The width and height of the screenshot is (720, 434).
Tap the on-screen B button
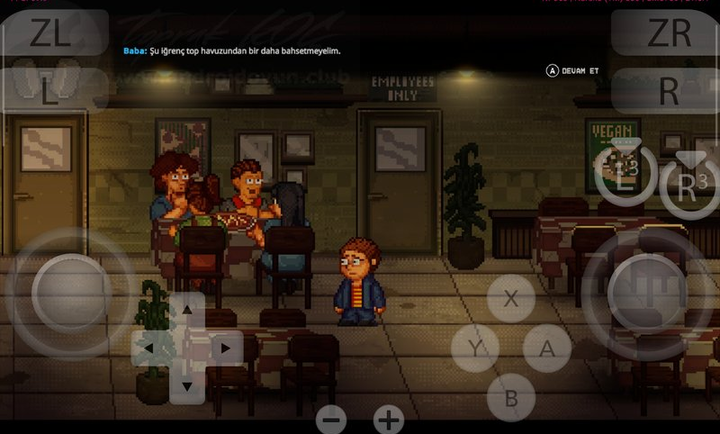pos(511,398)
